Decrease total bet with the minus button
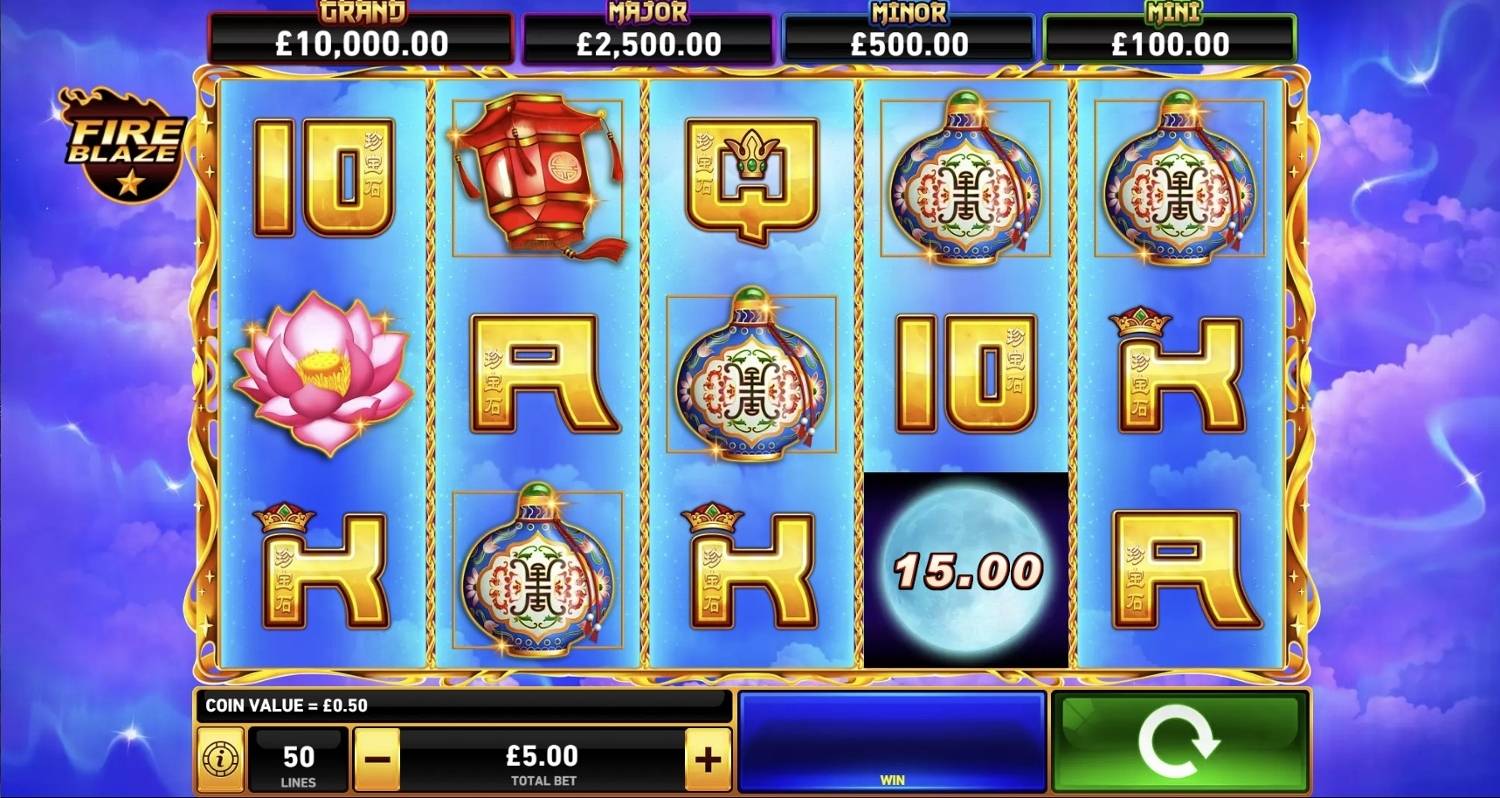The image size is (1500, 798). coord(377,760)
